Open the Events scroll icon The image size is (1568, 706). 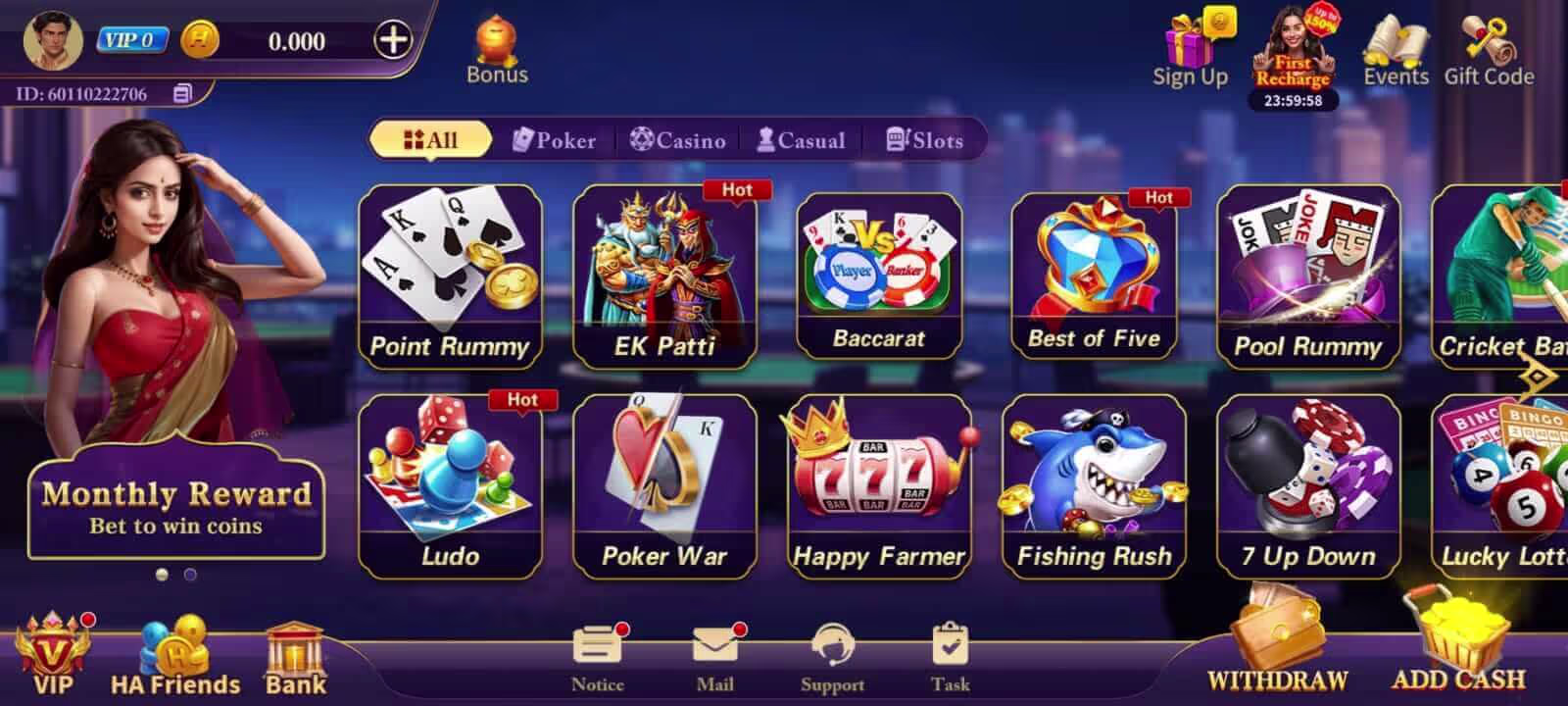[x=1396, y=41]
